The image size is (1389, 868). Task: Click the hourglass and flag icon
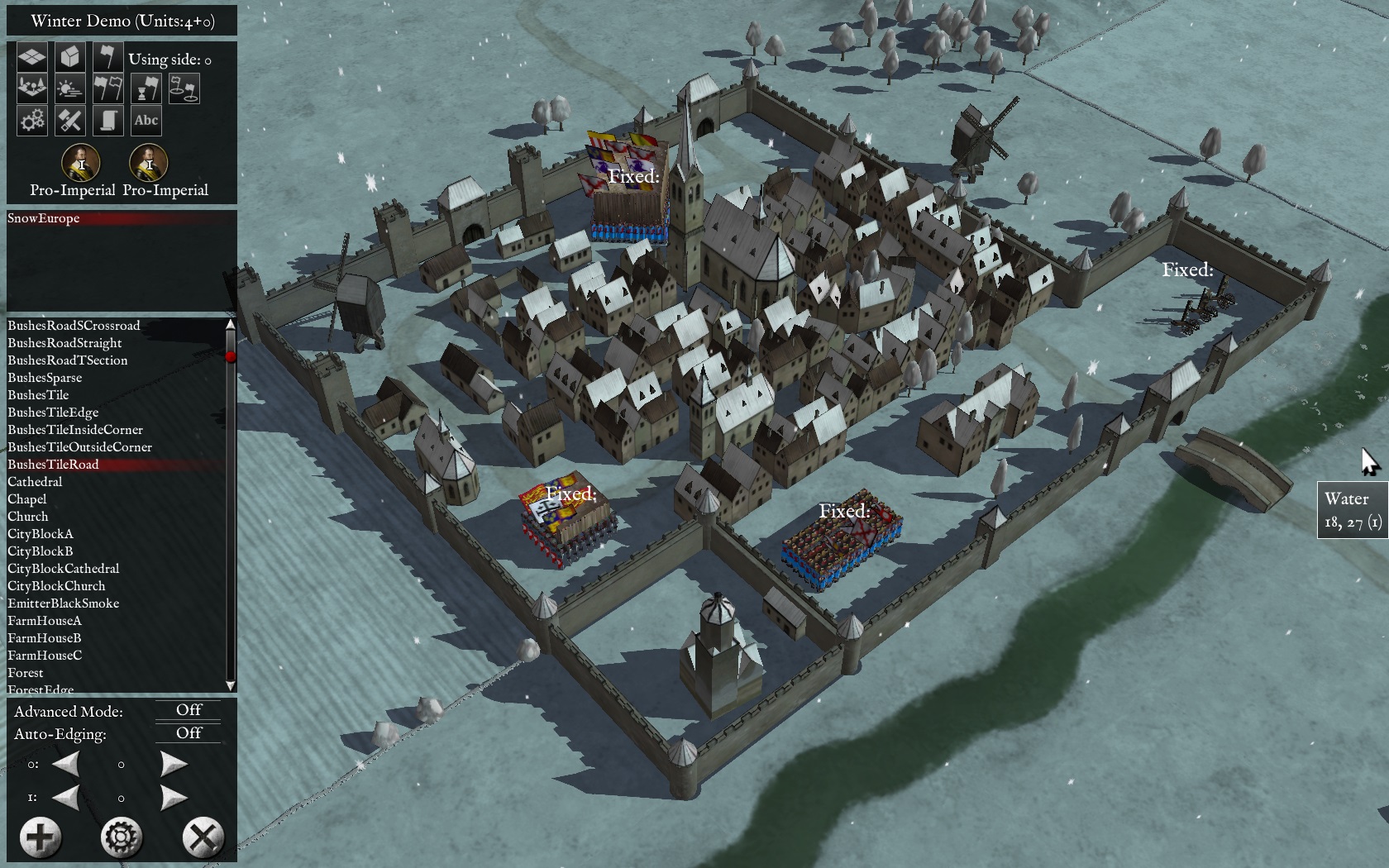[x=146, y=88]
